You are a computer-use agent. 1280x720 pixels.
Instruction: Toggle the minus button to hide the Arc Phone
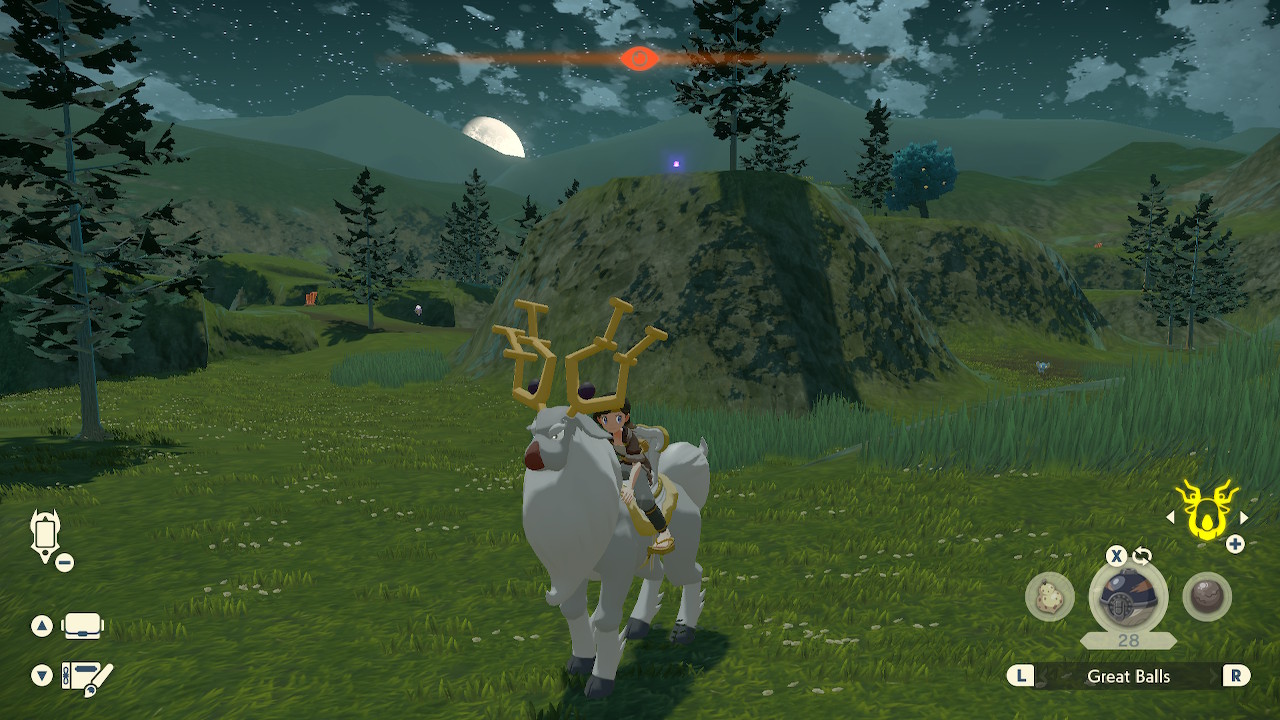coord(65,561)
